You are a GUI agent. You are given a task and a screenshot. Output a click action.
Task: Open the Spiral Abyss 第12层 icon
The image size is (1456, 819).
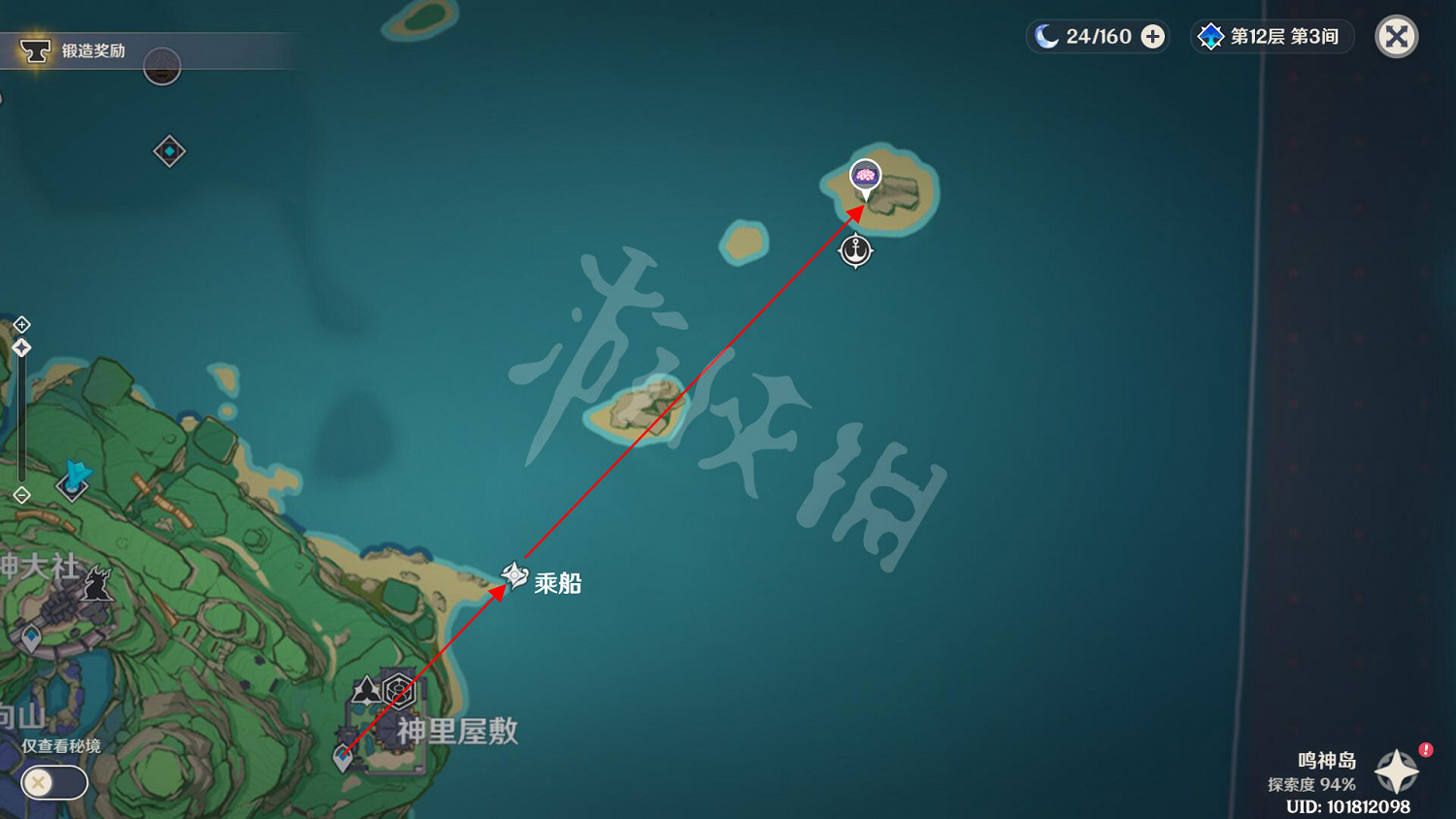click(1210, 36)
